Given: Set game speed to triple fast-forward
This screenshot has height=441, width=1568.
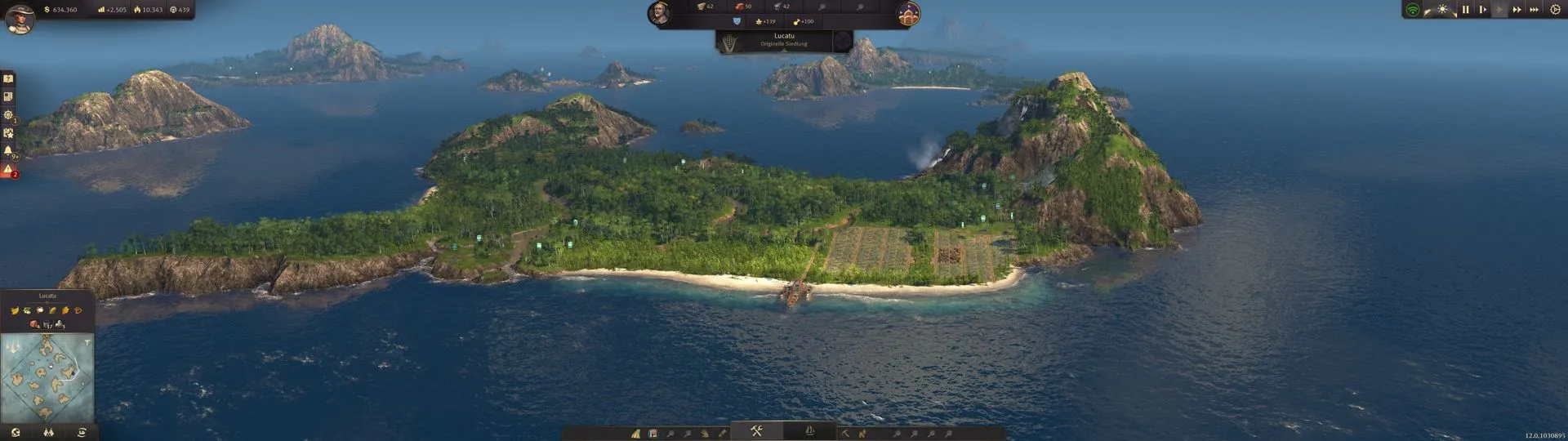Looking at the screenshot, I should pyautogui.click(x=1534, y=10).
